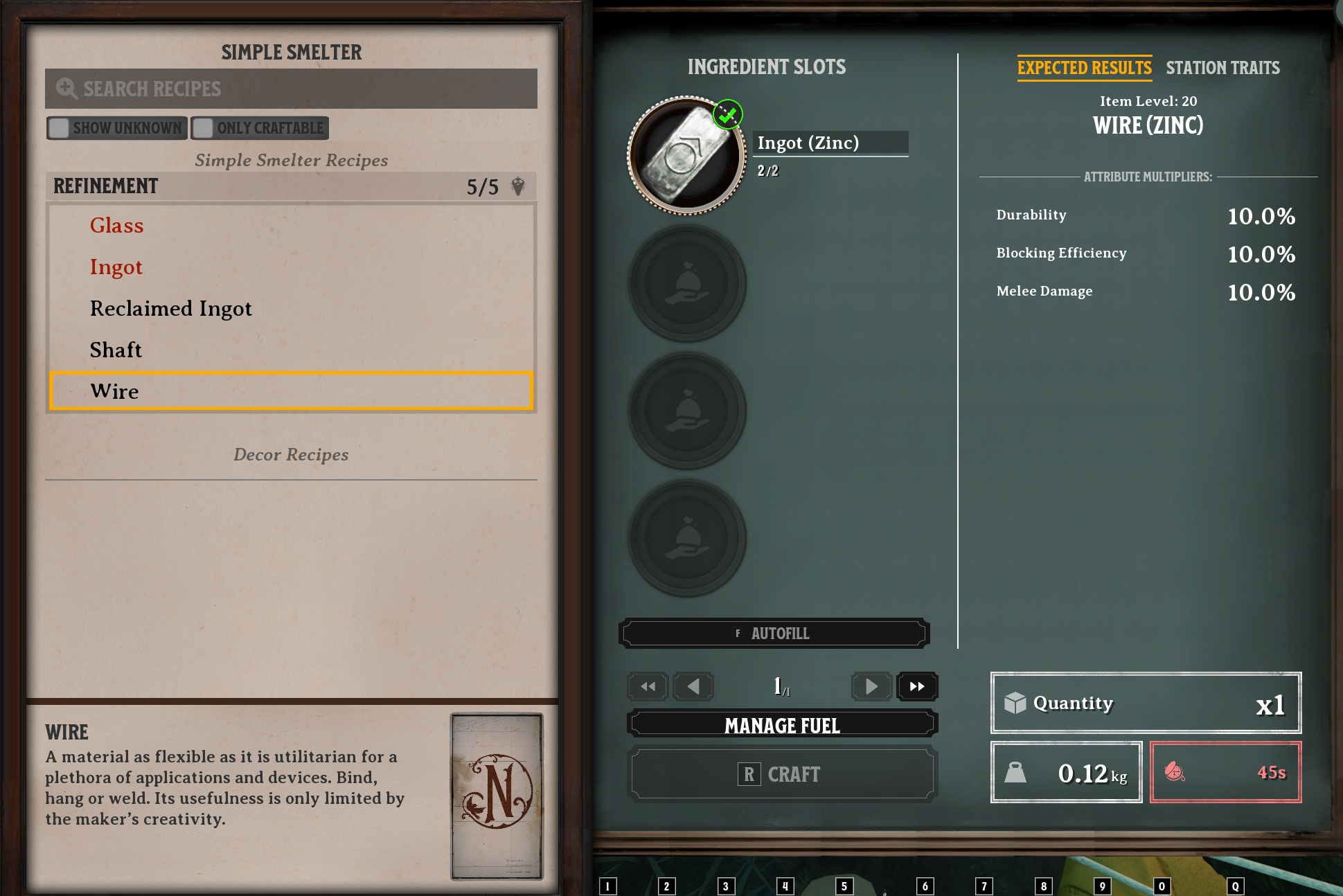Click the fuel timer icon showing 45s

tap(1175, 773)
